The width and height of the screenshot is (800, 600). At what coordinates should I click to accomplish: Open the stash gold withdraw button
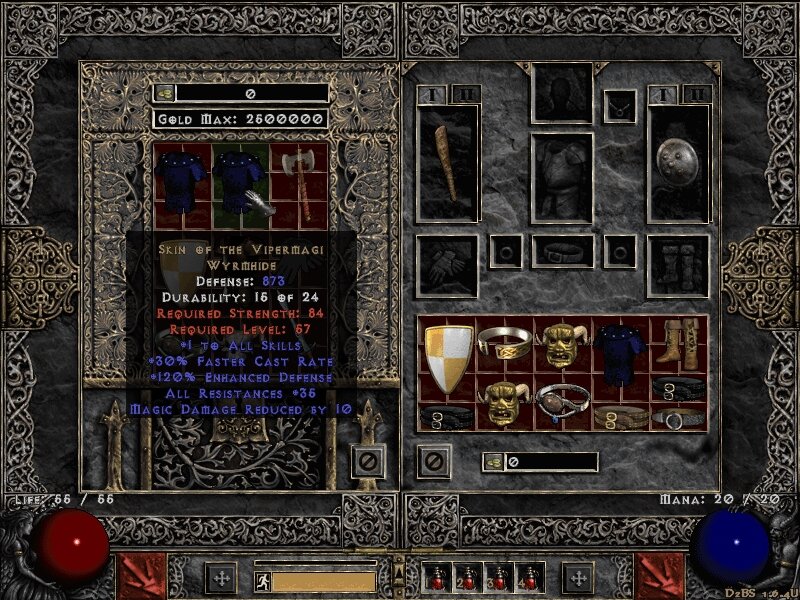point(164,93)
